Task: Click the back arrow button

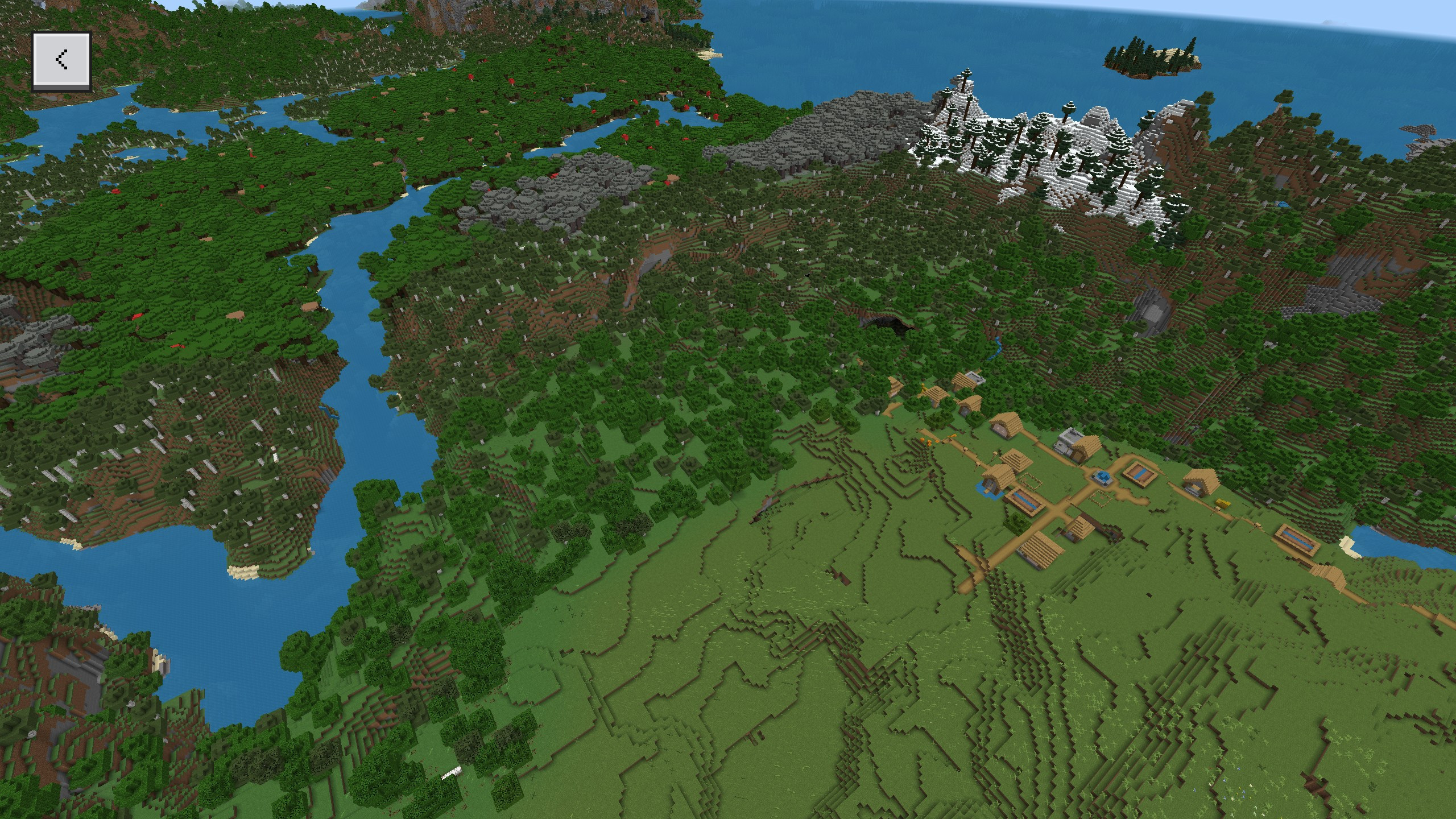Action: click(x=61, y=60)
